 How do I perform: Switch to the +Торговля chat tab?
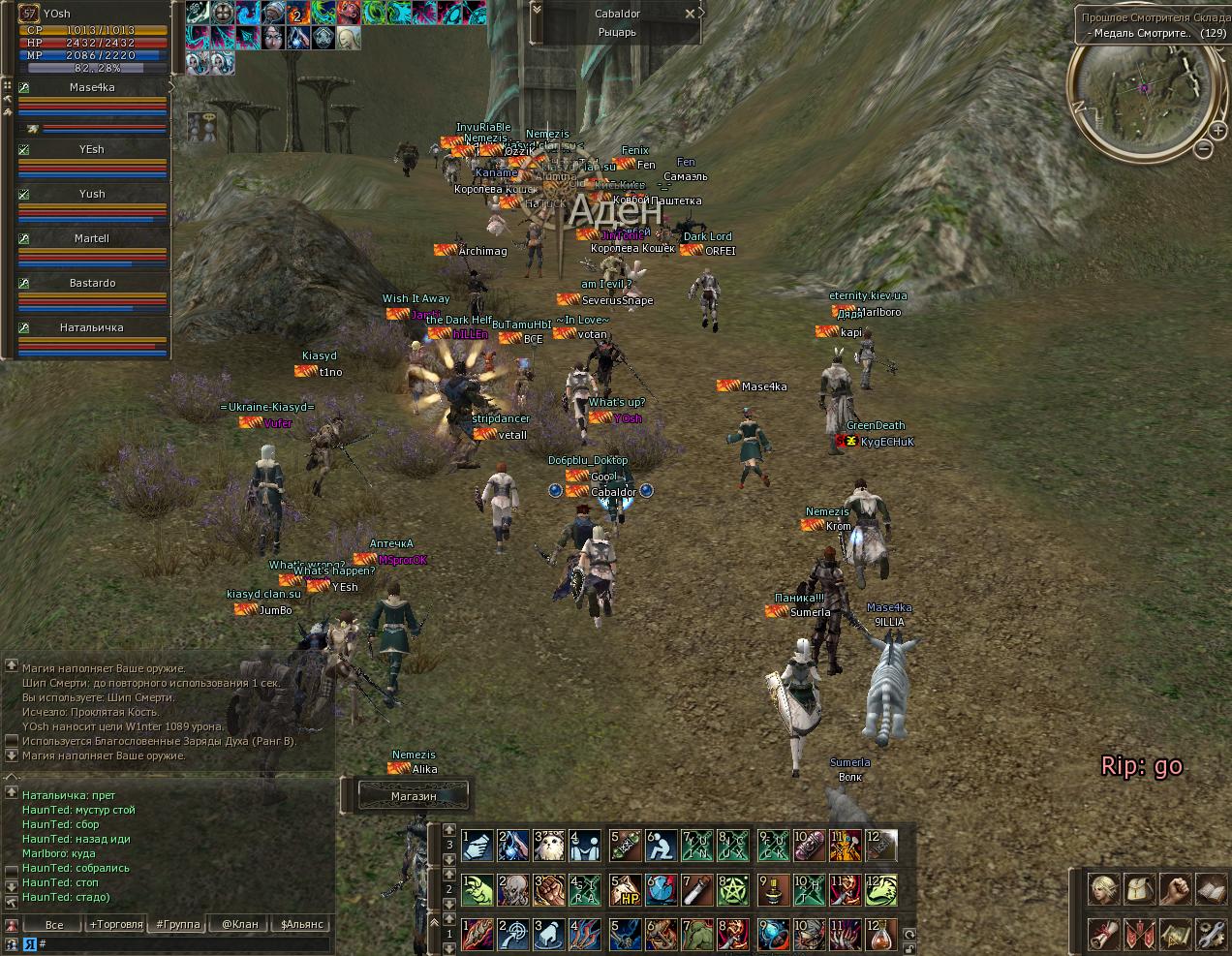116,924
